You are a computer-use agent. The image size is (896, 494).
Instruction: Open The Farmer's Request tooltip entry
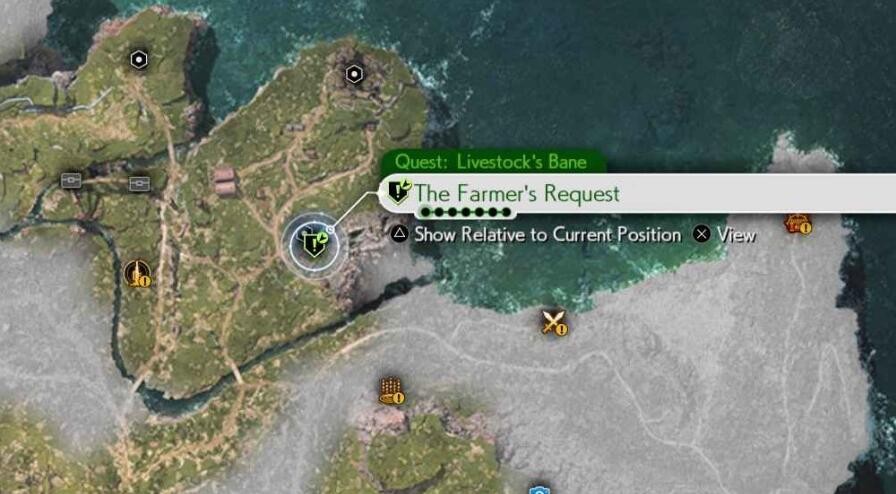pos(516,193)
